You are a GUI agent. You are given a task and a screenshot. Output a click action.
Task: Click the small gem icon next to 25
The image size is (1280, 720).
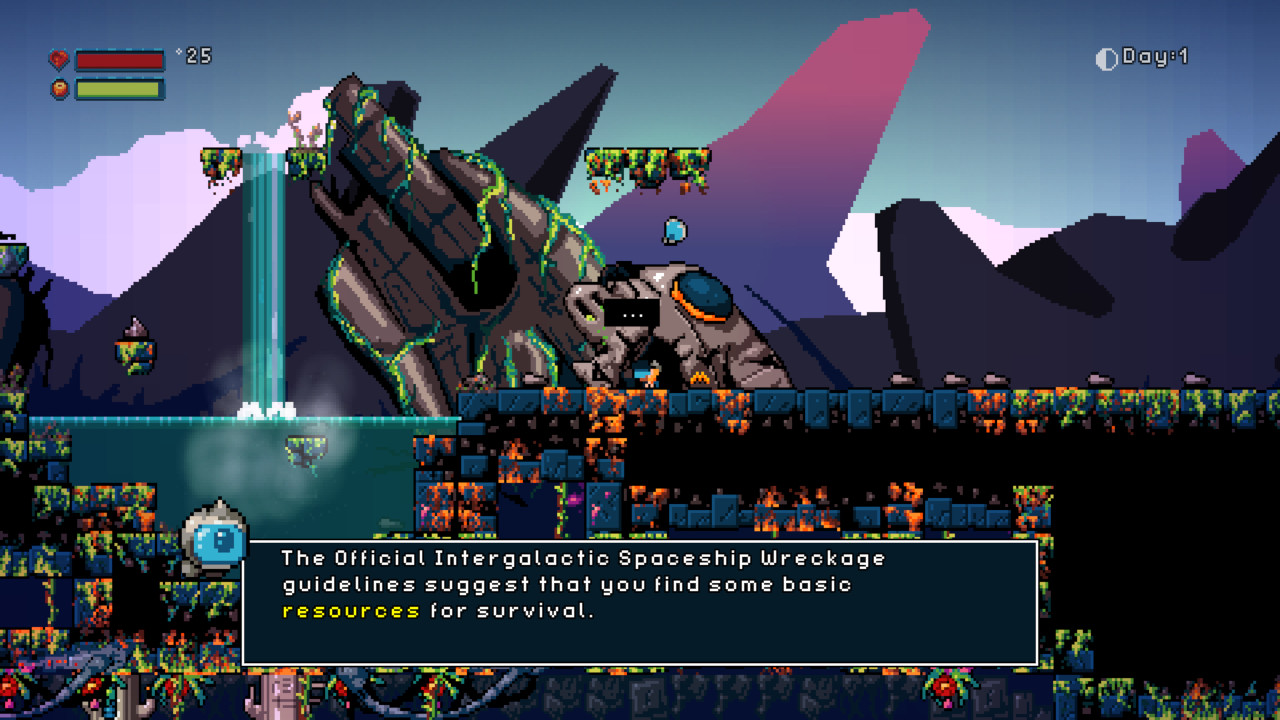(180, 53)
